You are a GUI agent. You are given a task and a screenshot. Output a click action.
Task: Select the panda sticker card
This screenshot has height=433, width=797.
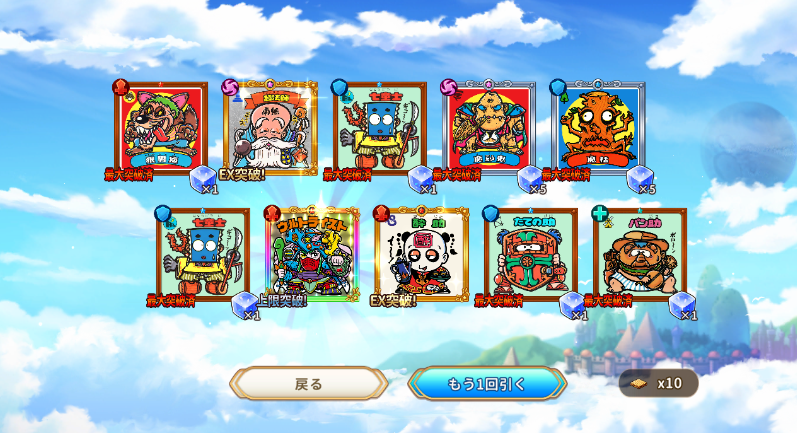point(421,253)
